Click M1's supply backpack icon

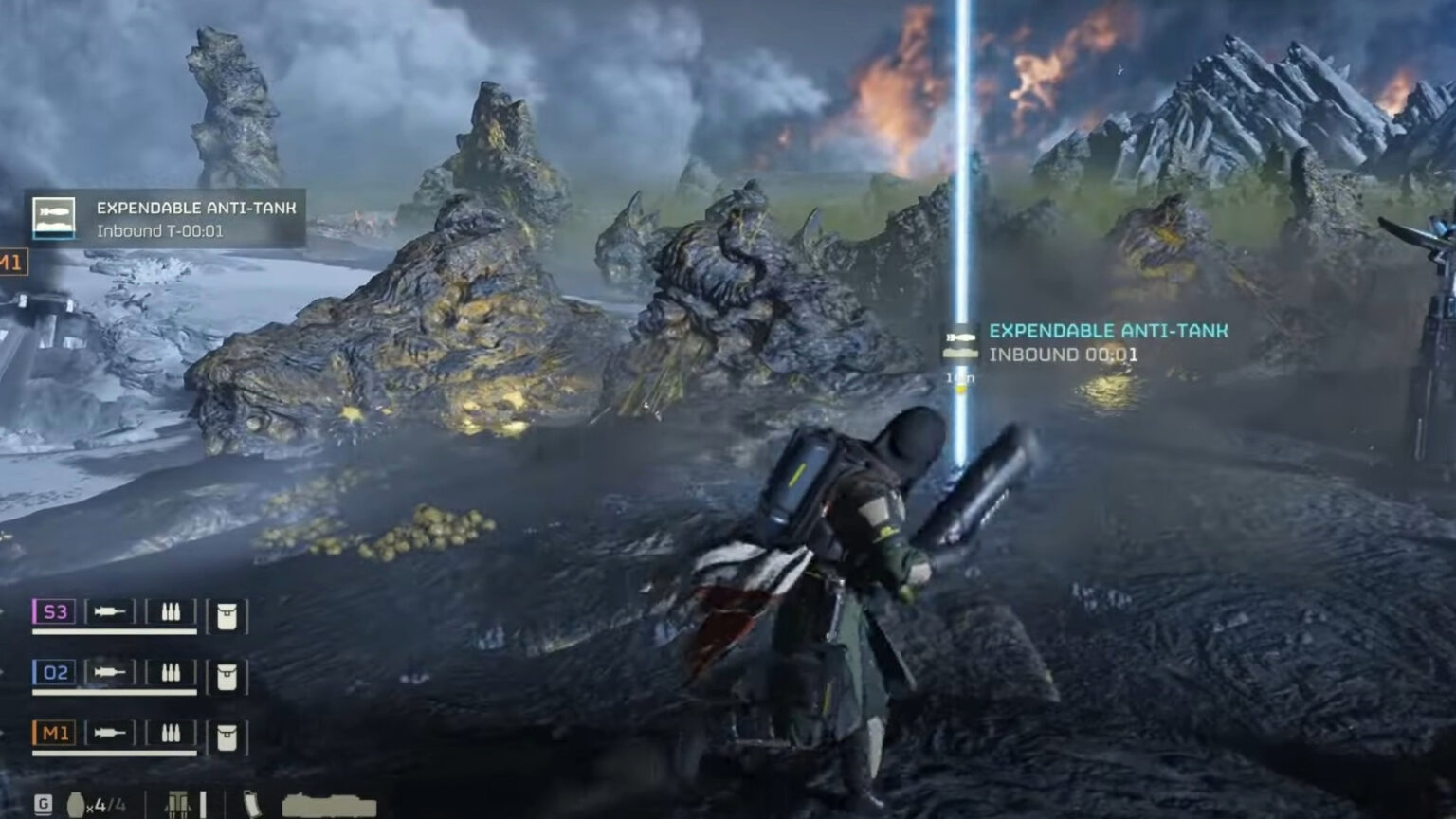click(227, 736)
